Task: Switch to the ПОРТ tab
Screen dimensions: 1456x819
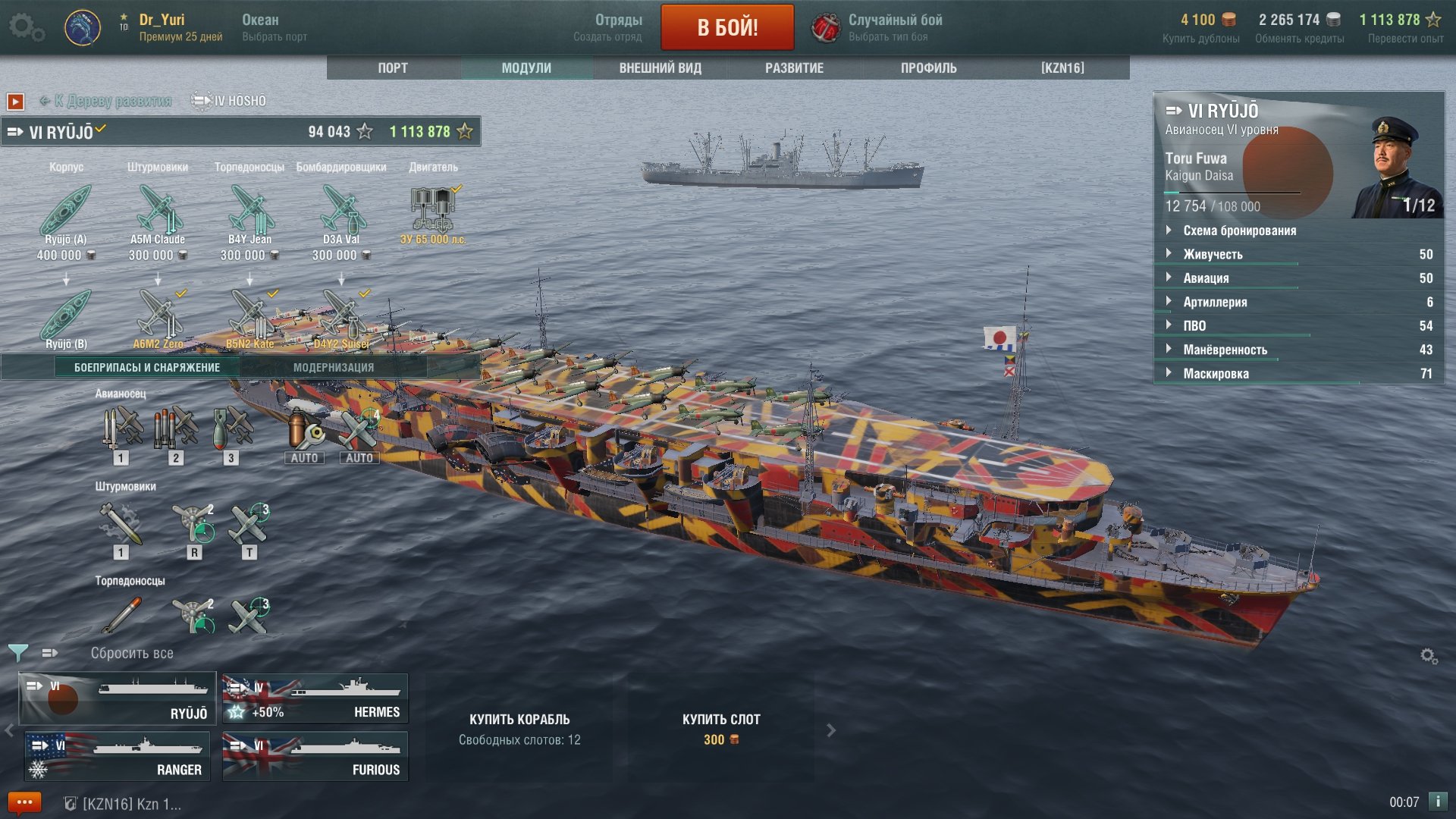Action: pos(393,68)
